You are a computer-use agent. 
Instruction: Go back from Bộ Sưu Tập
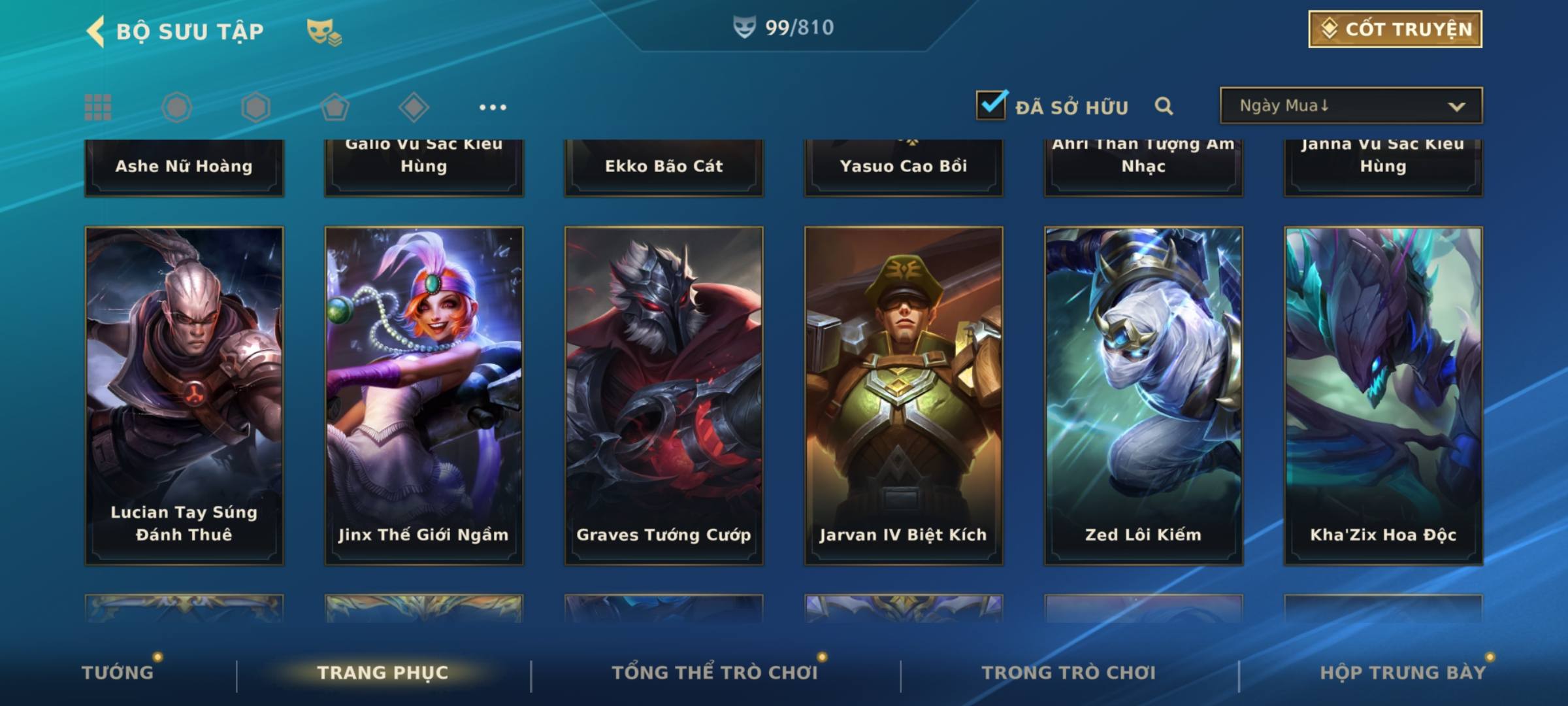click(x=96, y=31)
